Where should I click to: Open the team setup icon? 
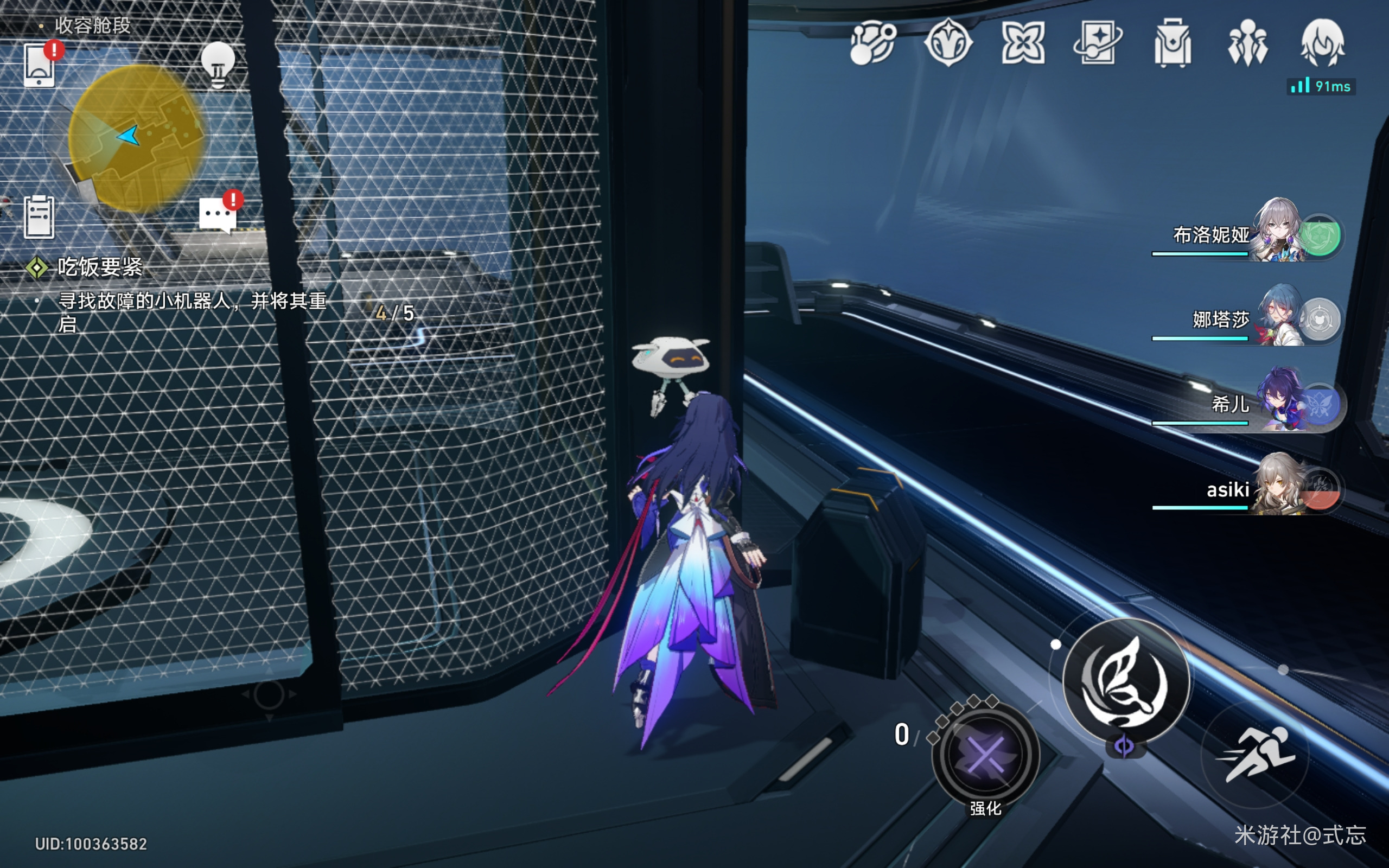pyautogui.click(x=1247, y=43)
